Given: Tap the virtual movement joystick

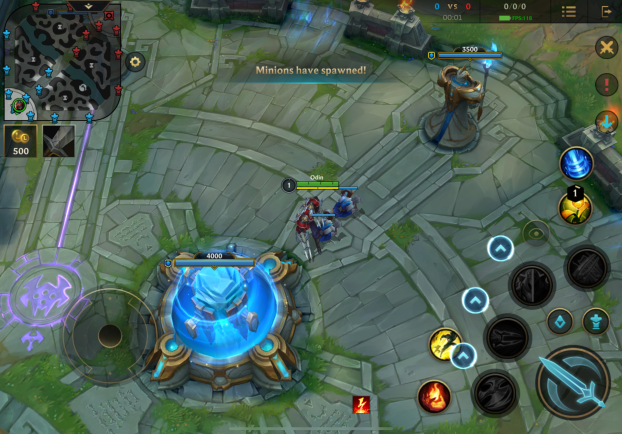Looking at the screenshot, I should tap(109, 335).
